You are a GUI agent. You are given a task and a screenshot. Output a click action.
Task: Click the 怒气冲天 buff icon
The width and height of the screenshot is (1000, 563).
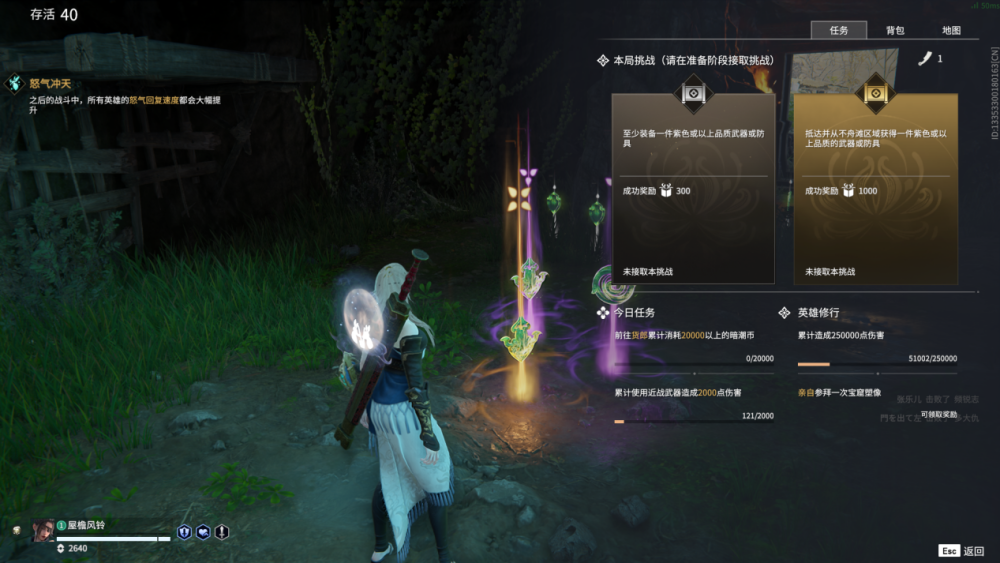click(15, 84)
